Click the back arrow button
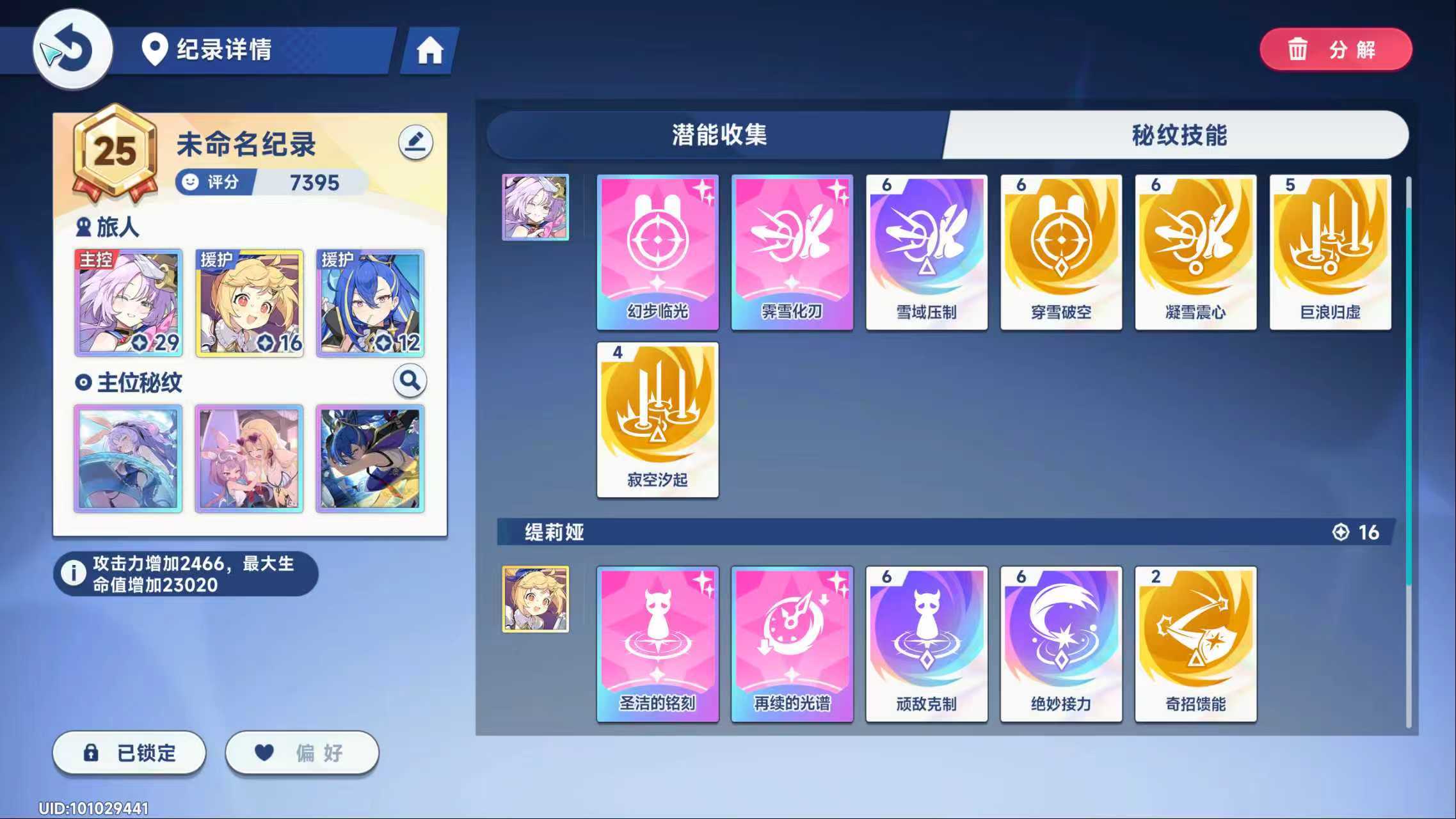This screenshot has width=1456, height=819. click(72, 50)
